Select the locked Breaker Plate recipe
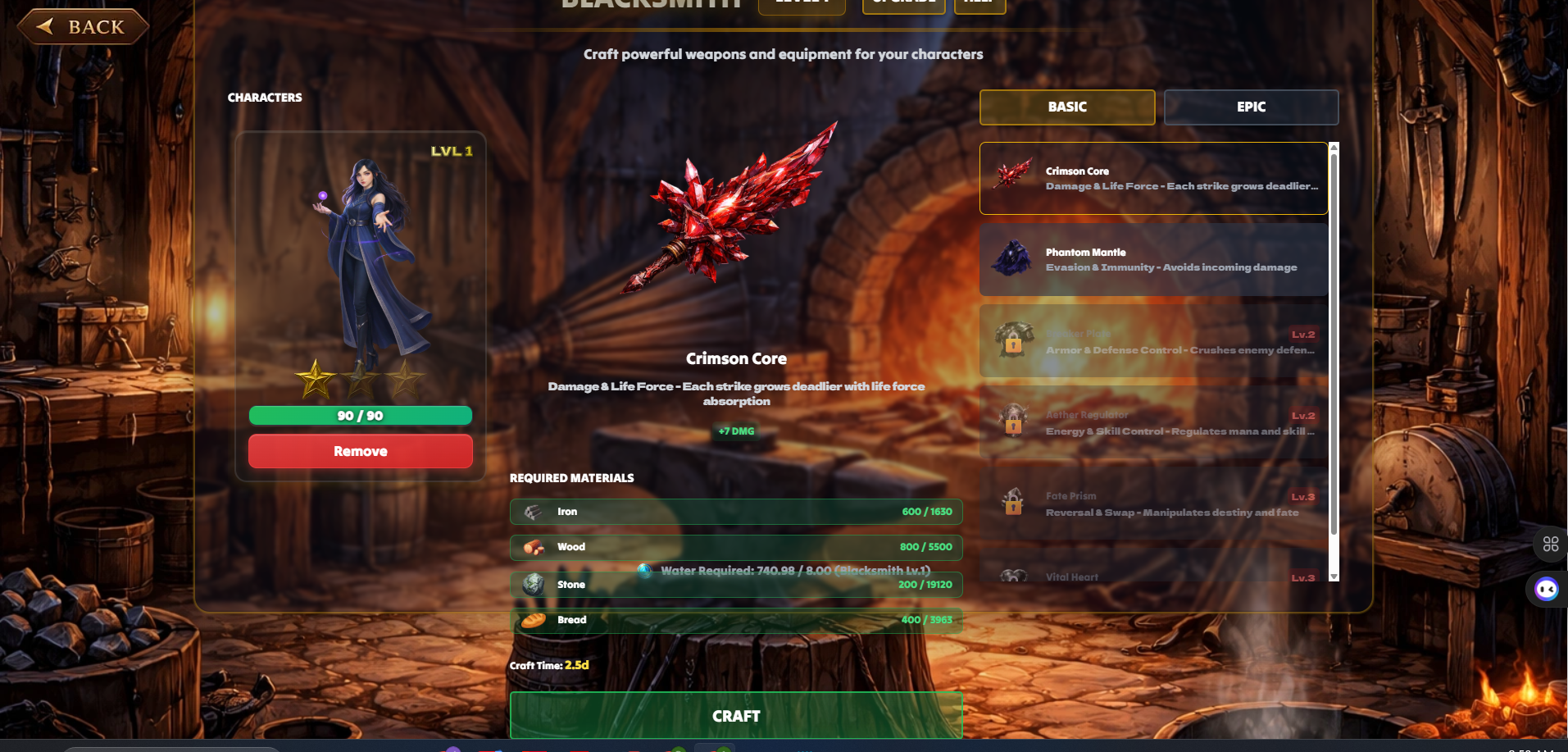The height and width of the screenshot is (752, 1568). 1152,342
